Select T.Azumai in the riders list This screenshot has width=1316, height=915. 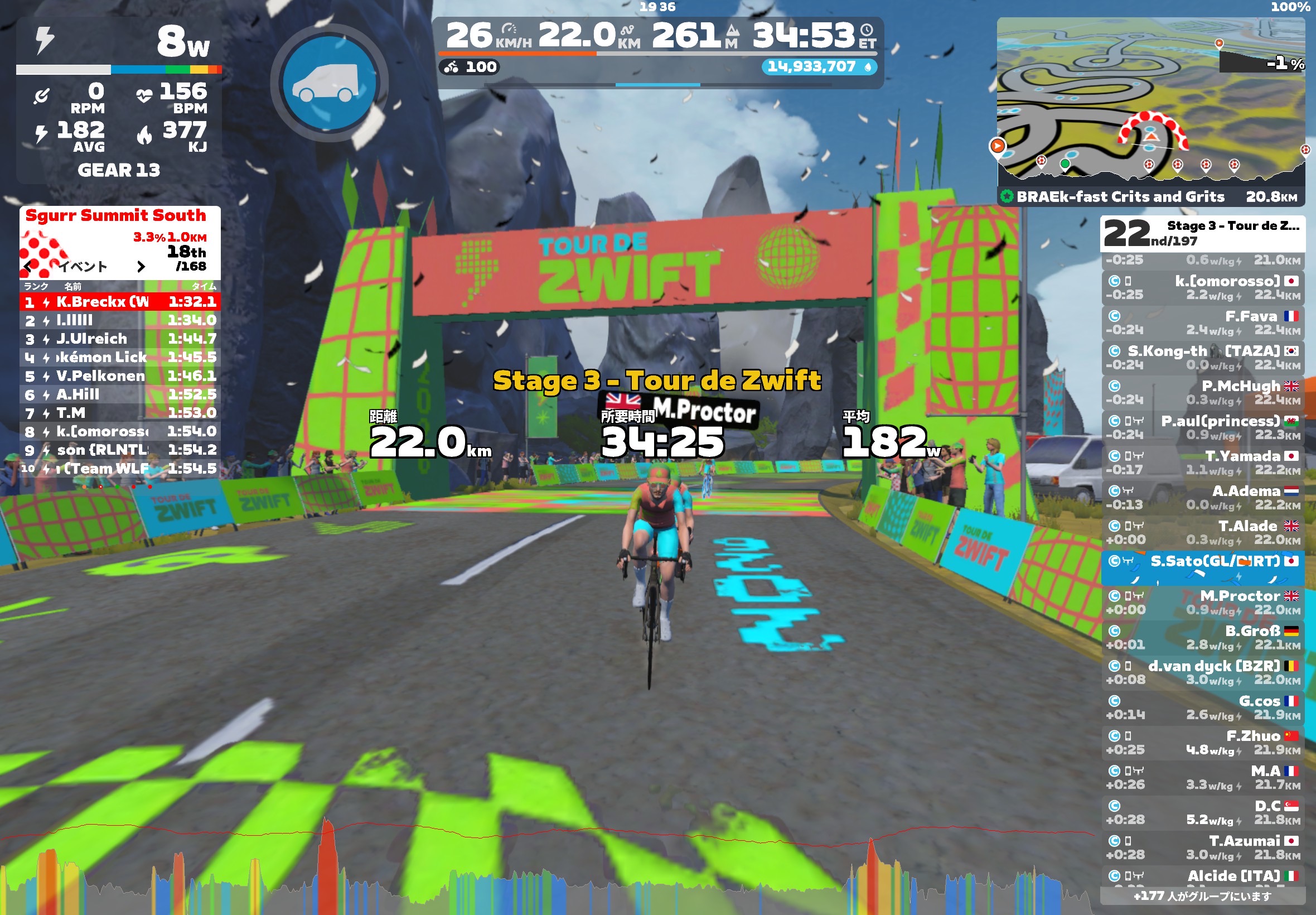point(1202,847)
